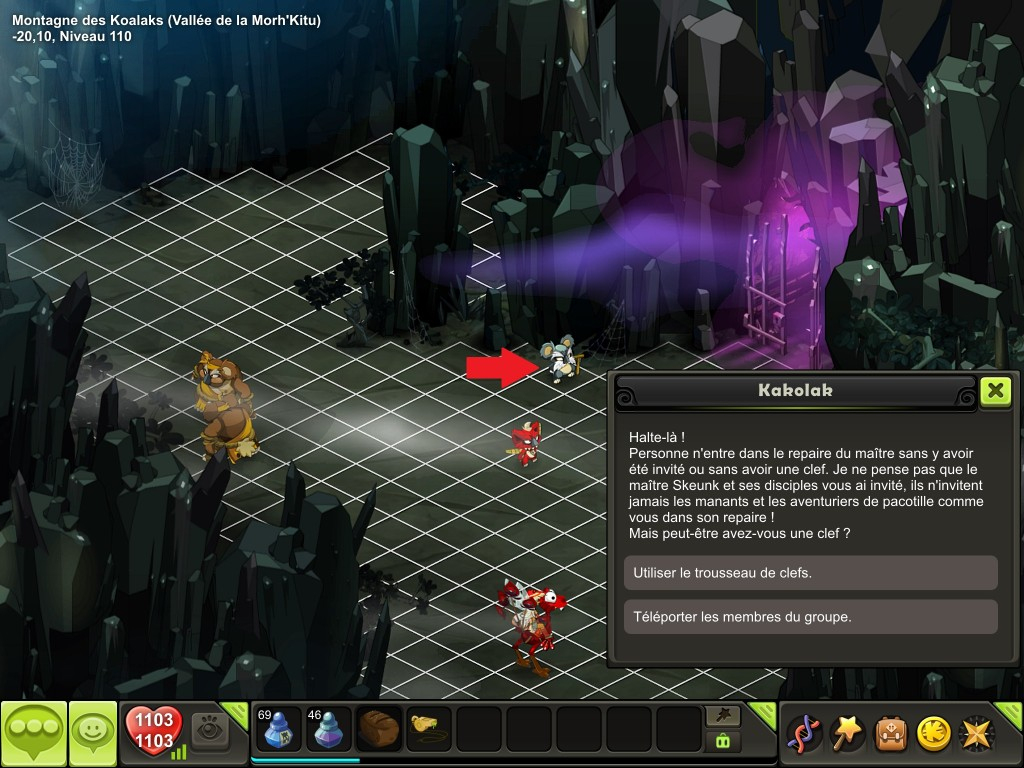Image resolution: width=1024 pixels, height=768 pixels.
Task: Use the blue potion with 46 count
Action: pyautogui.click(x=329, y=729)
